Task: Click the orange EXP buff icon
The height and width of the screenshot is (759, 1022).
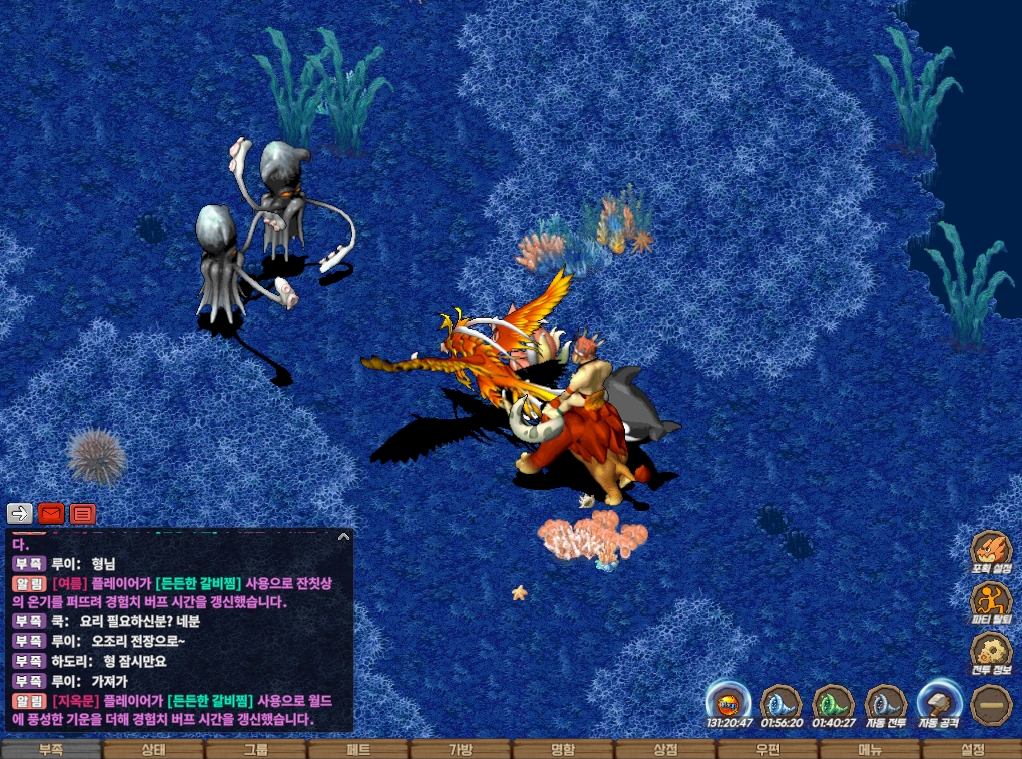Action: [x=728, y=702]
